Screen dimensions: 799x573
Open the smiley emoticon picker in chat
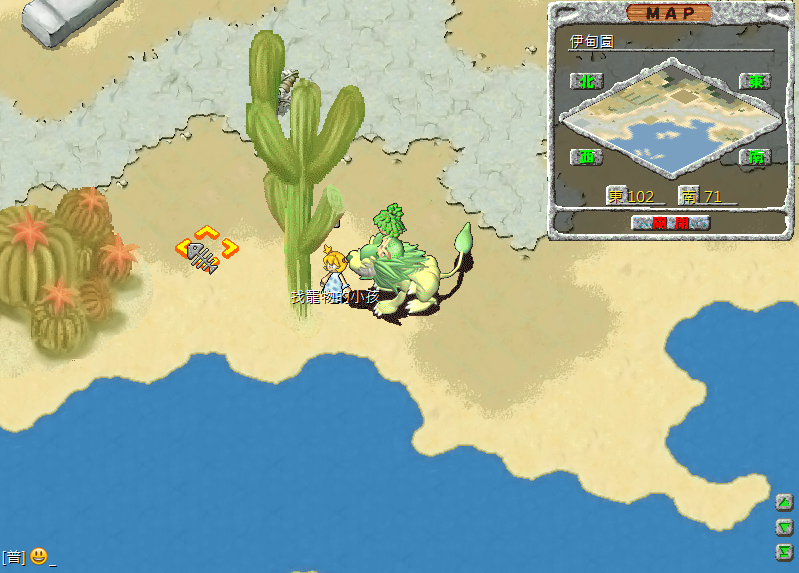tap(38, 556)
